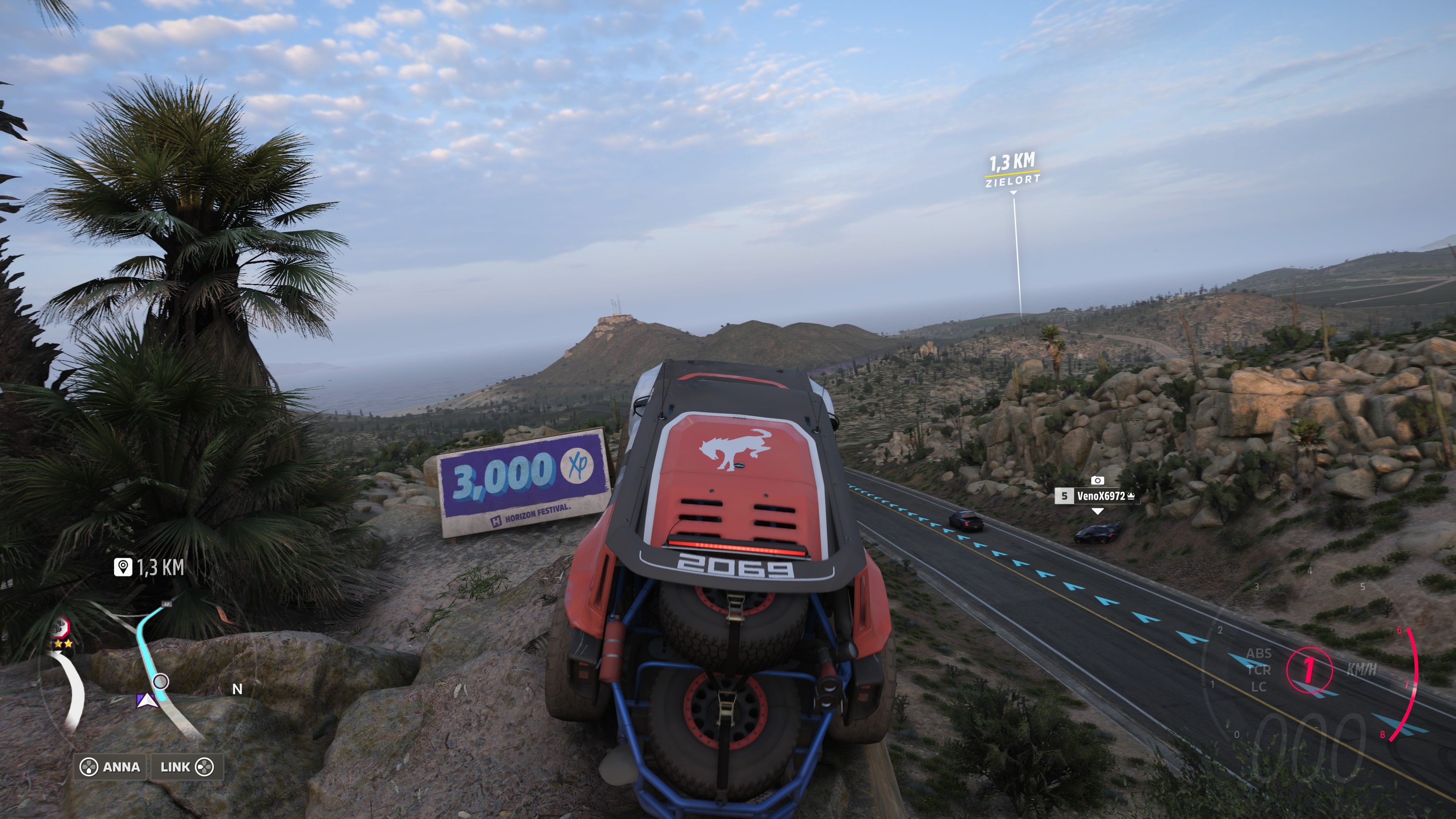Open the position rank badge showing 5
The width and height of the screenshot is (1456, 819).
click(x=1065, y=496)
